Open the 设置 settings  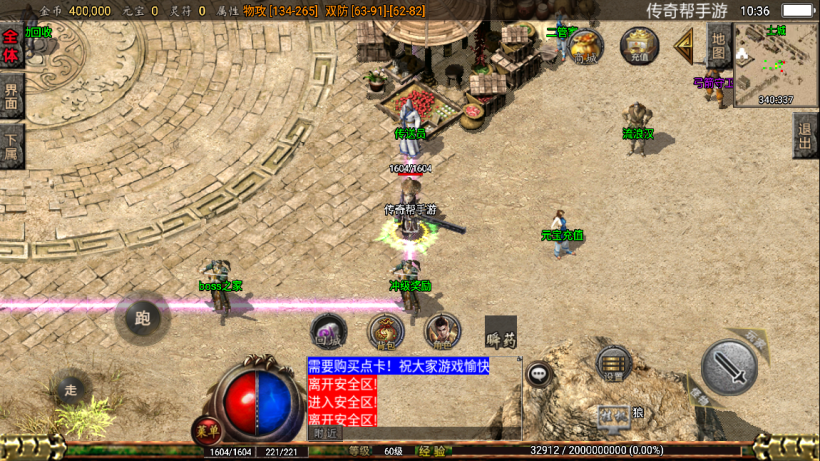[613, 366]
